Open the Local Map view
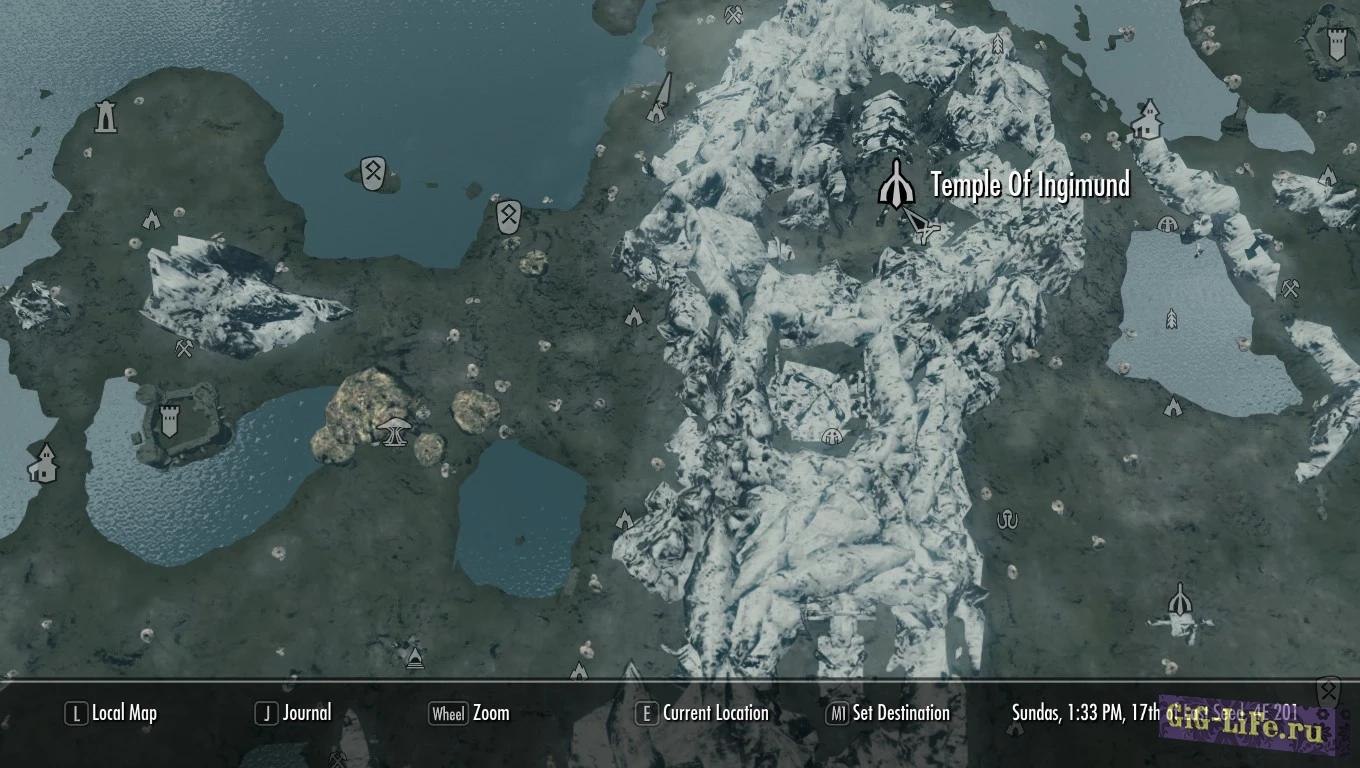Viewport: 1360px width, 768px height. tap(112, 713)
